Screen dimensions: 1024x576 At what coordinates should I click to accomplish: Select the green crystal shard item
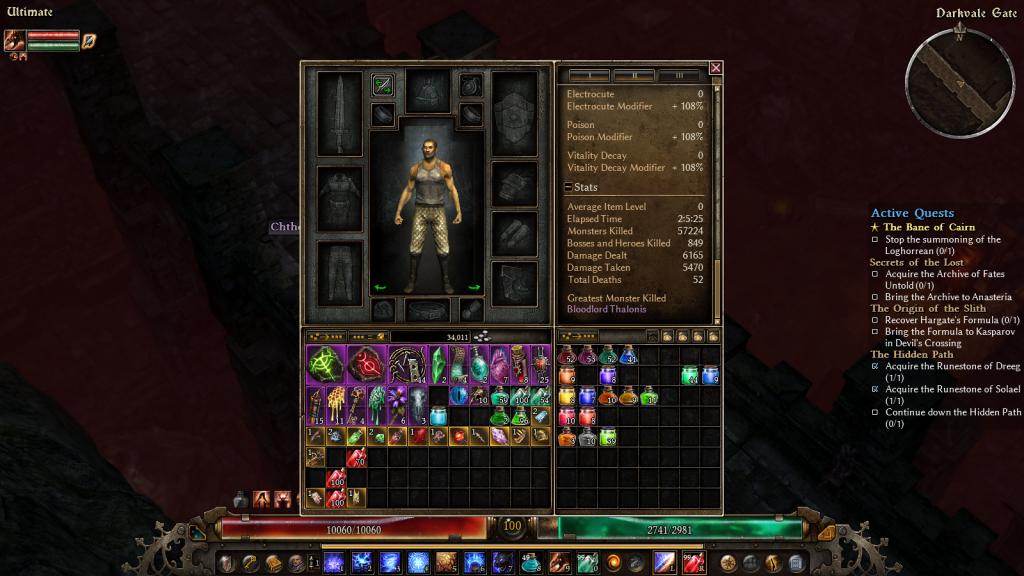pyautogui.click(x=437, y=365)
